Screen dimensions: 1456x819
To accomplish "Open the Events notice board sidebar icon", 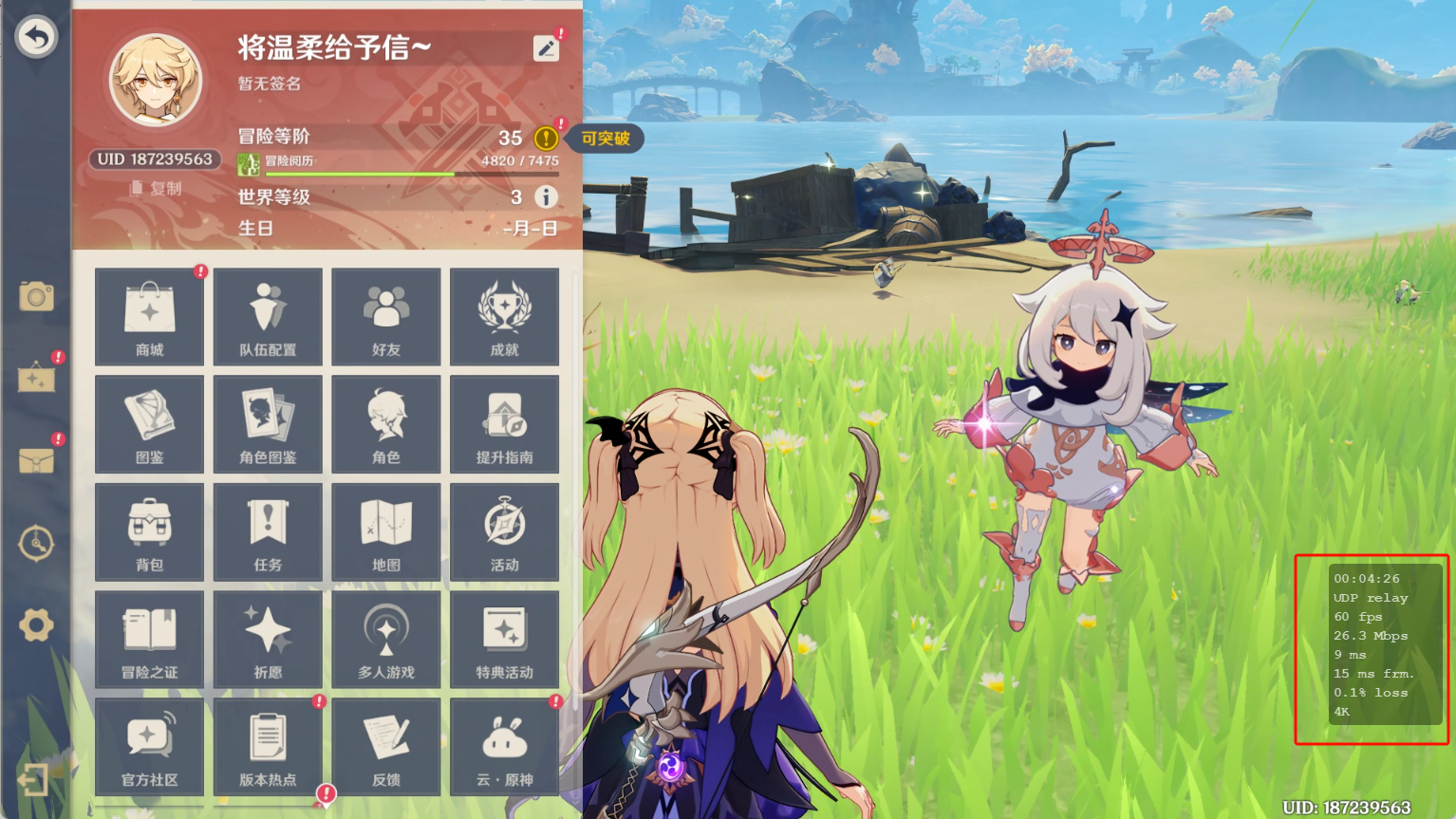I will (x=36, y=378).
